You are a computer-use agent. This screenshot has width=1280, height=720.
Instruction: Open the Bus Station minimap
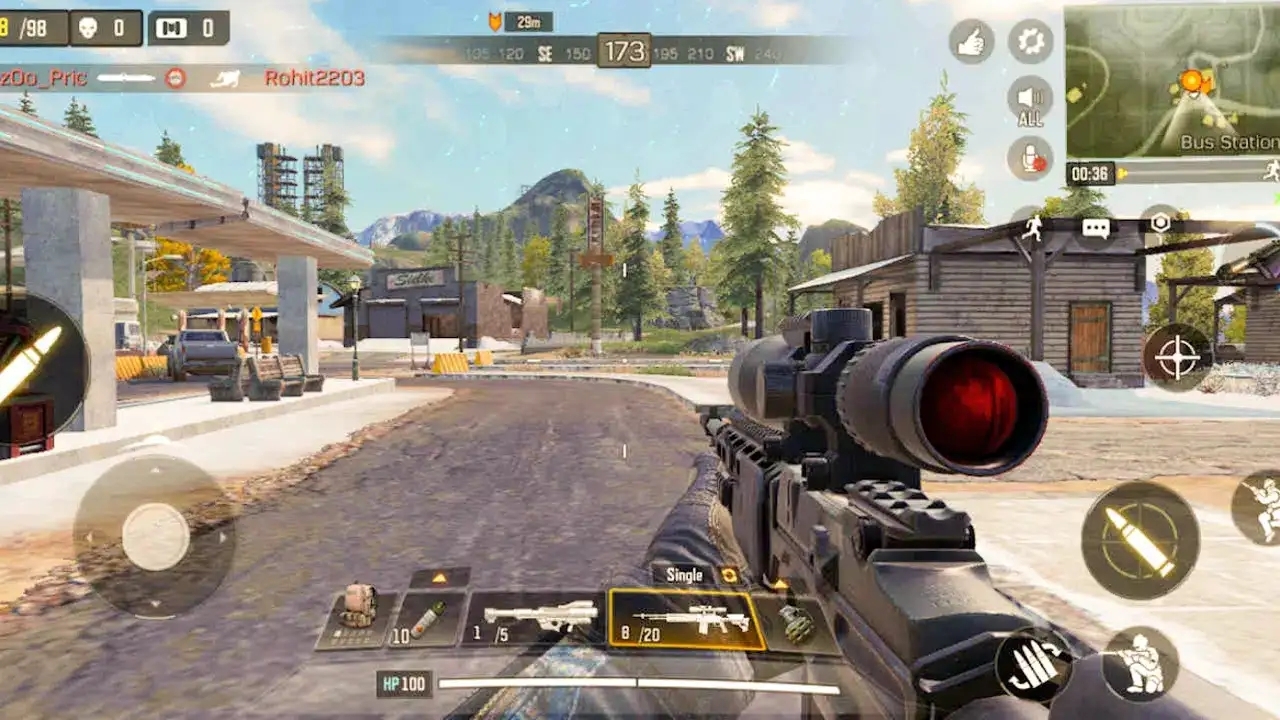tap(1172, 80)
